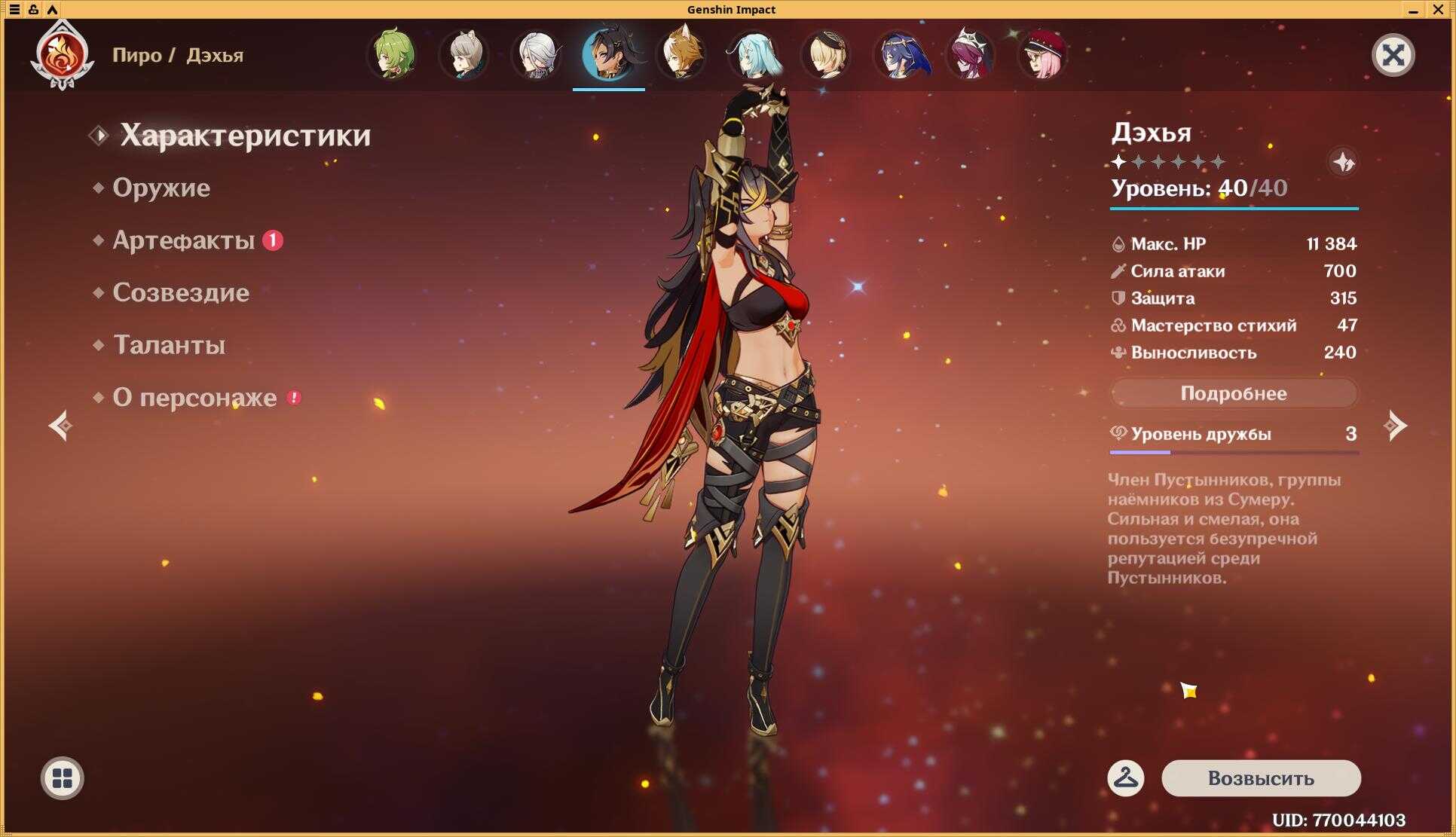Choose the pink-haired character with red hat
This screenshot has height=837, width=1456.
click(x=1042, y=55)
